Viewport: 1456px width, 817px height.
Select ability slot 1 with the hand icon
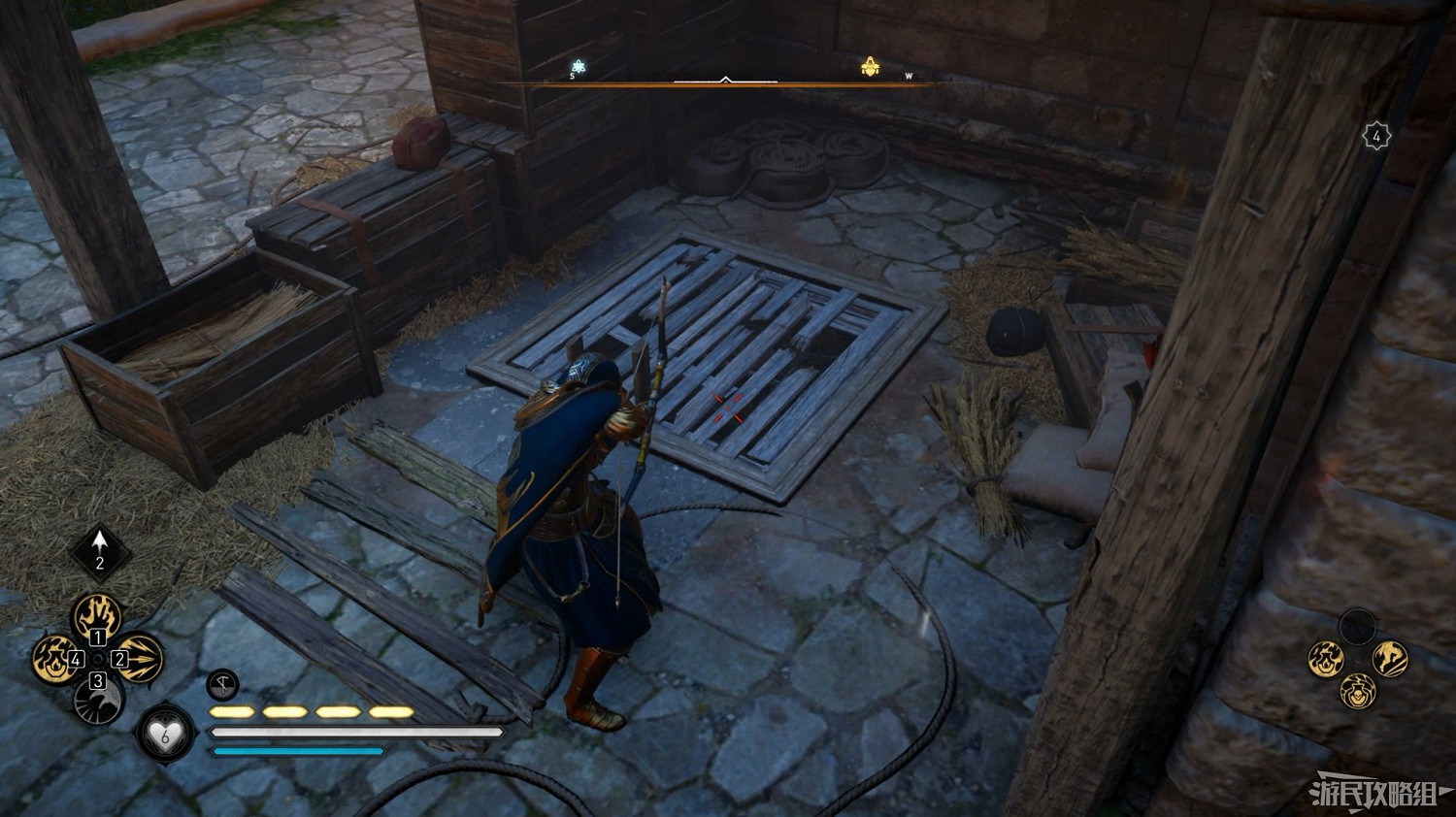tap(95, 616)
